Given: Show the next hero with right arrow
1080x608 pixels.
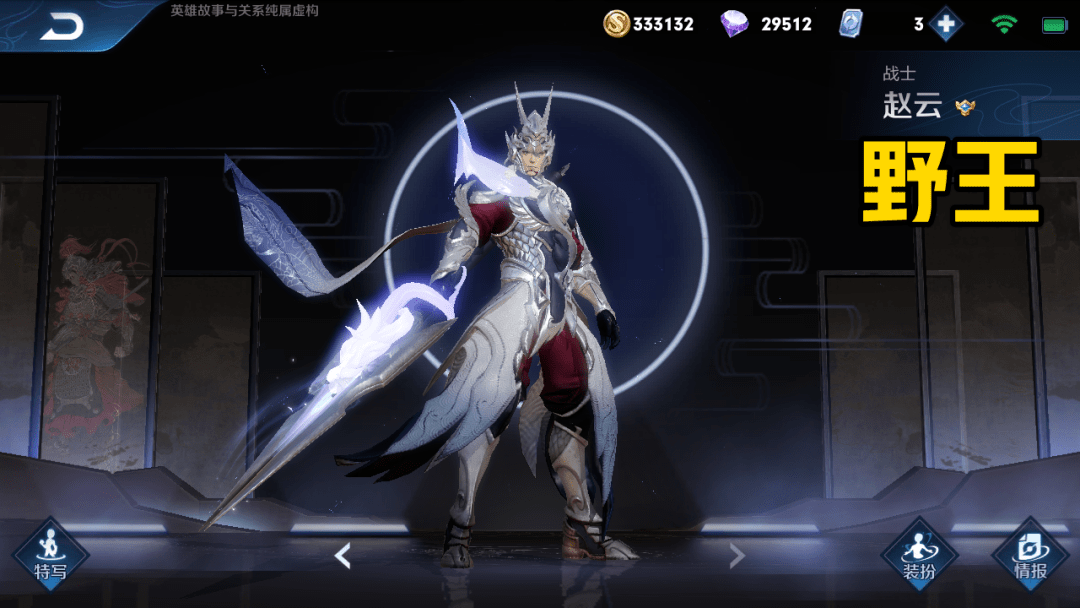Looking at the screenshot, I should 737,556.
